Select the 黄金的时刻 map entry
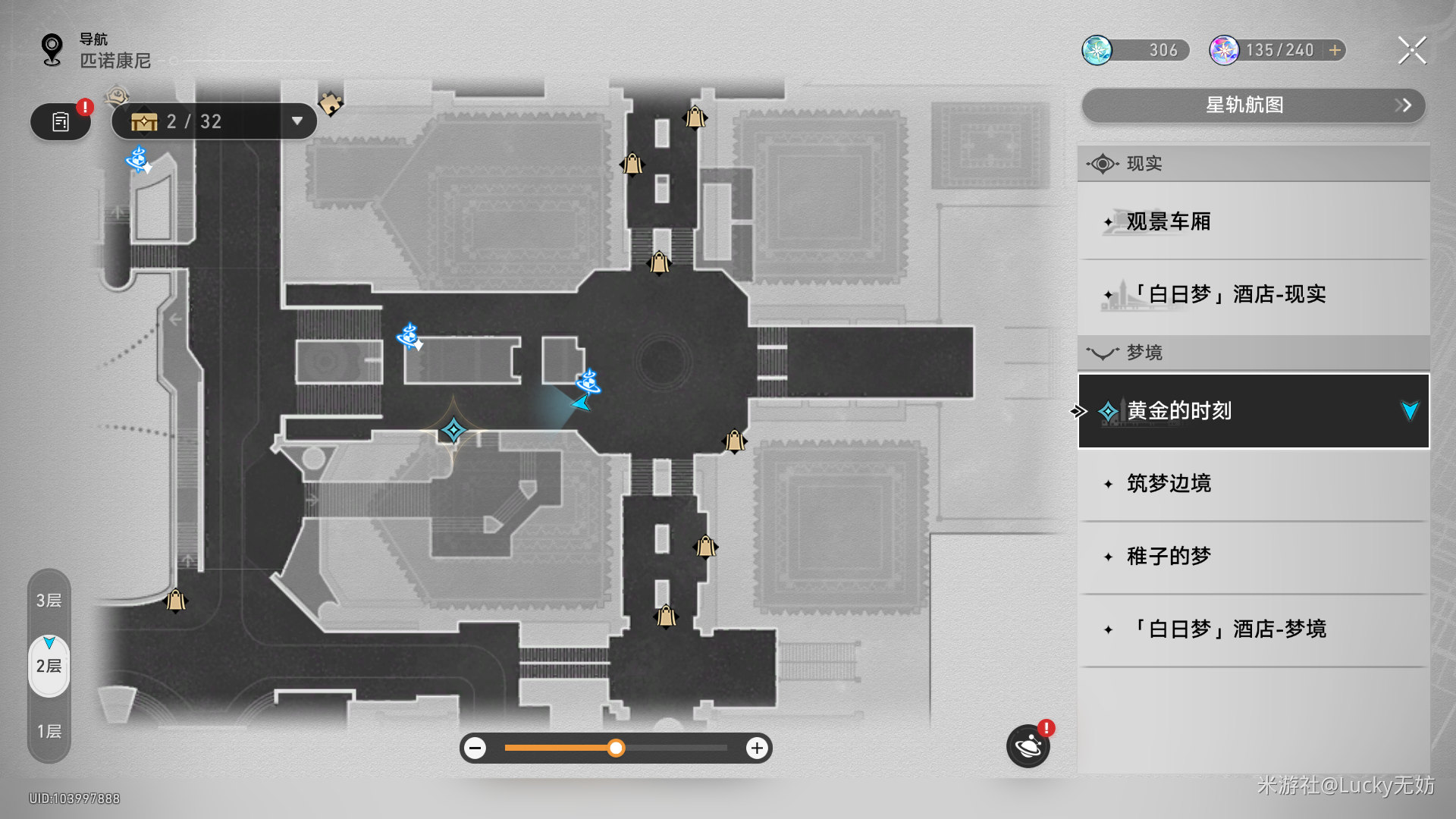The height and width of the screenshot is (819, 1456). click(1253, 411)
